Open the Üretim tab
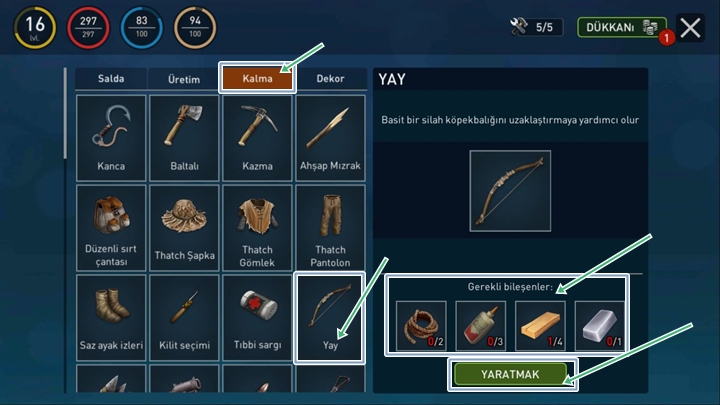Image resolution: width=720 pixels, height=405 pixels. (184, 79)
